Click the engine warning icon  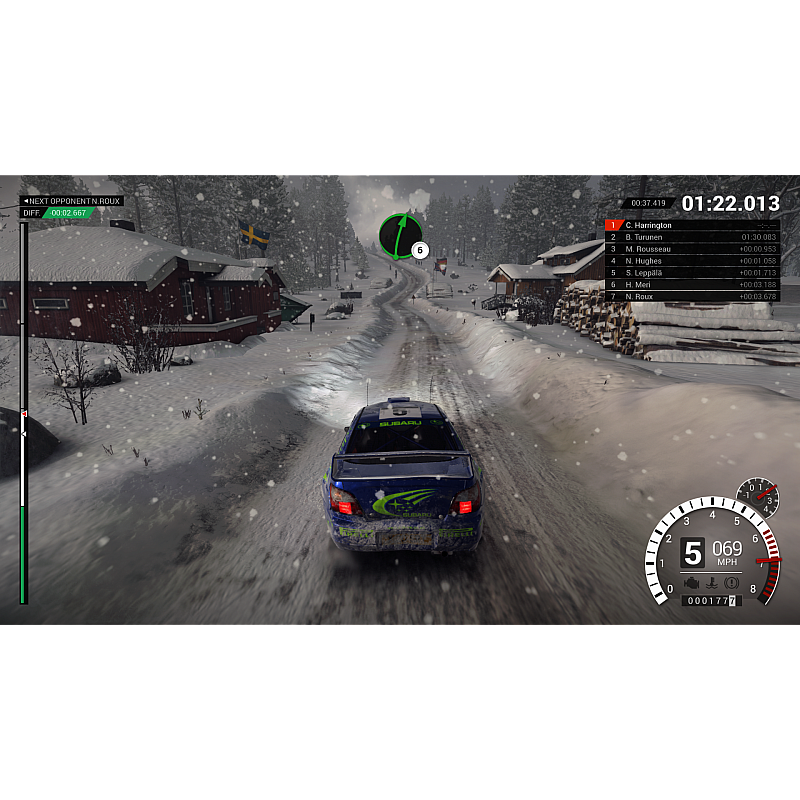690,582
